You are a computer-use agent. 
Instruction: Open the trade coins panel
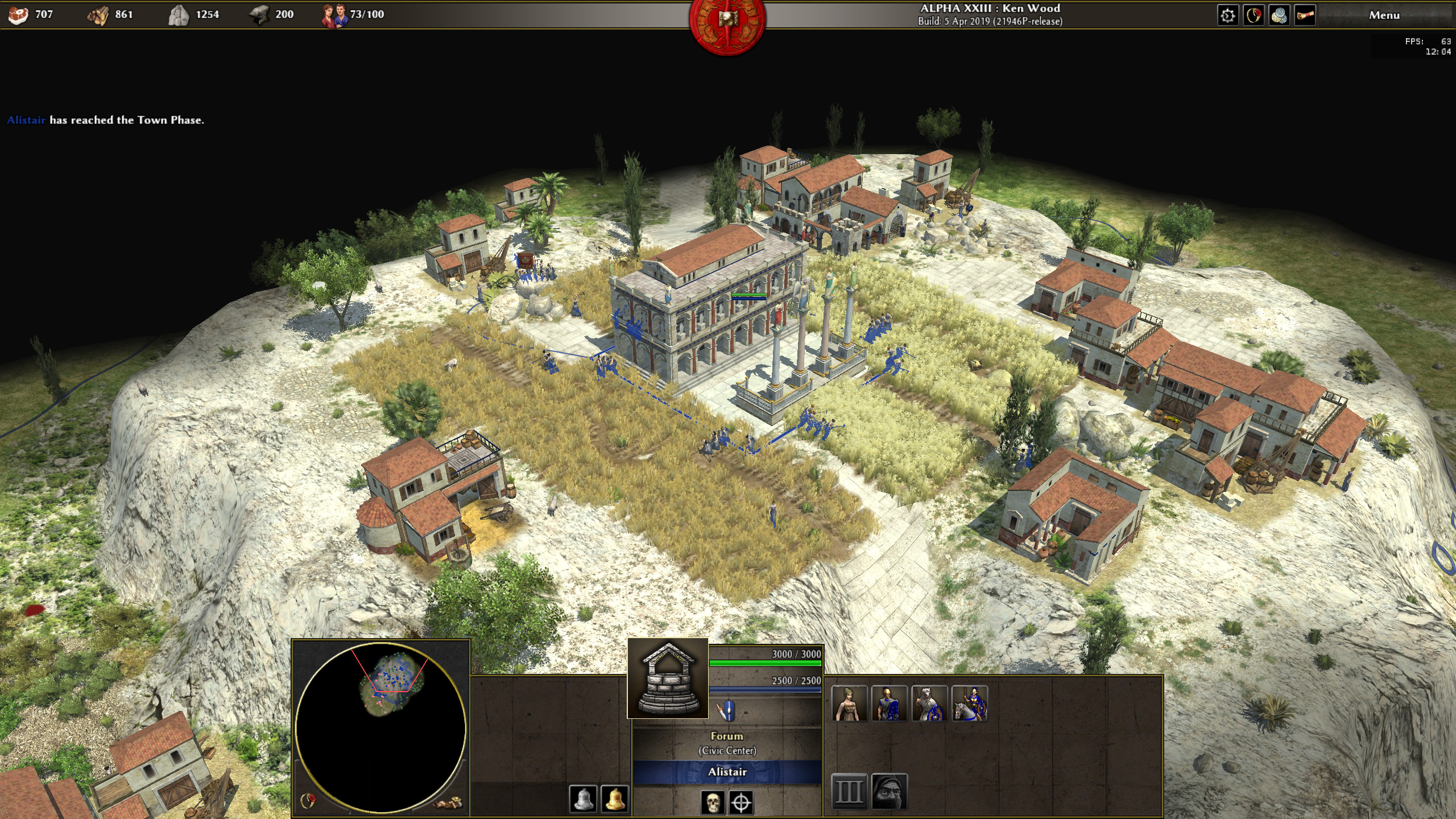[x=1279, y=15]
